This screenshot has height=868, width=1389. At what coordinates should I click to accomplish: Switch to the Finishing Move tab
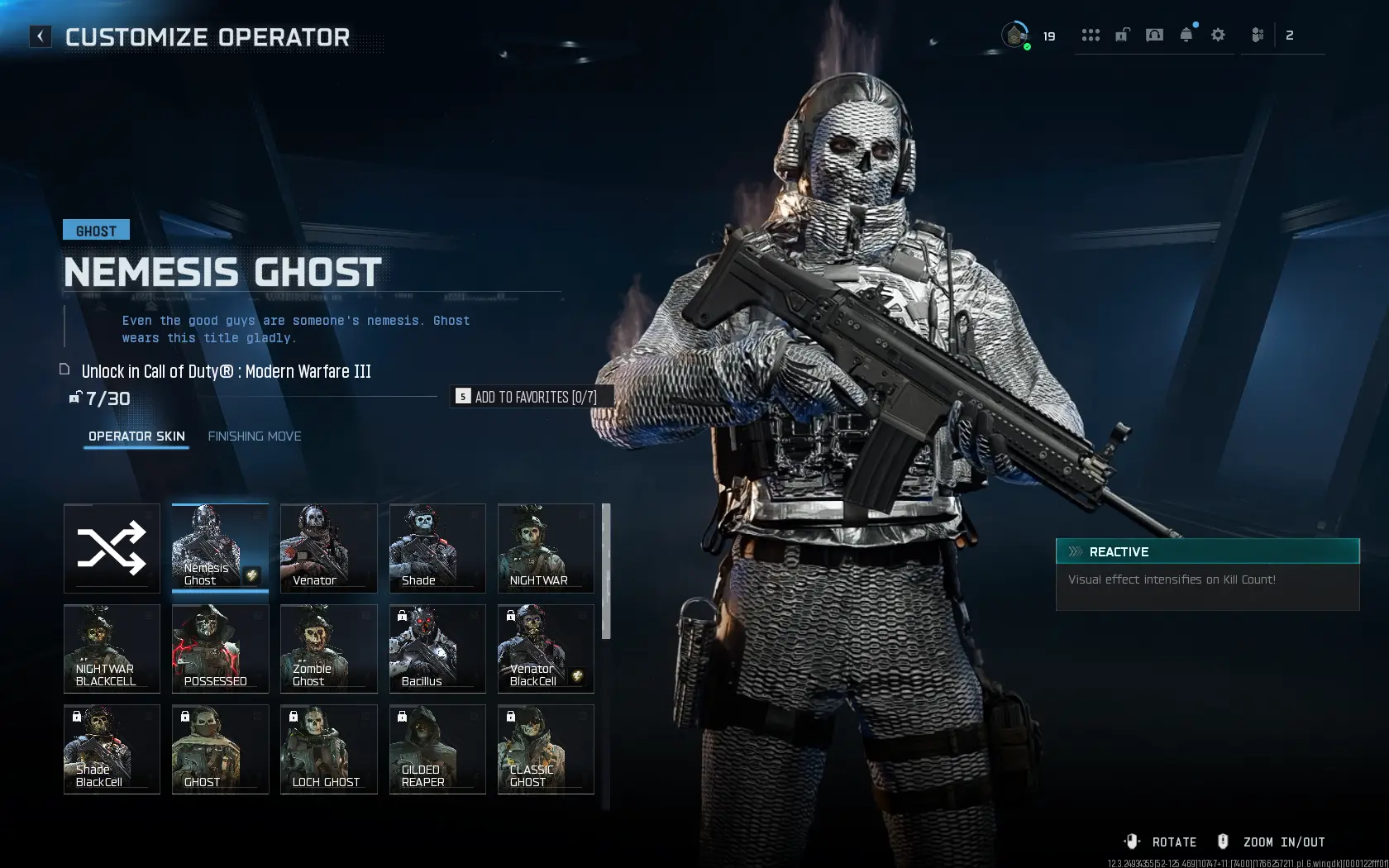click(x=255, y=436)
